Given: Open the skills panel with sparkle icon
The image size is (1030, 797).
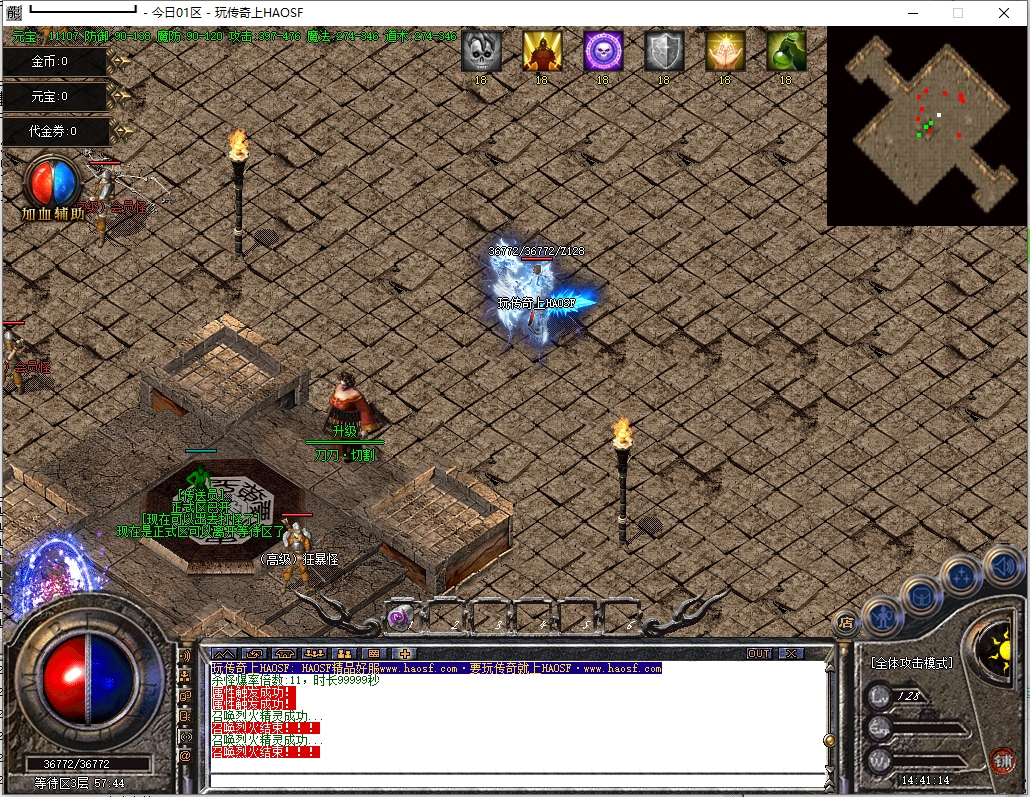Looking at the screenshot, I should tap(961, 576).
